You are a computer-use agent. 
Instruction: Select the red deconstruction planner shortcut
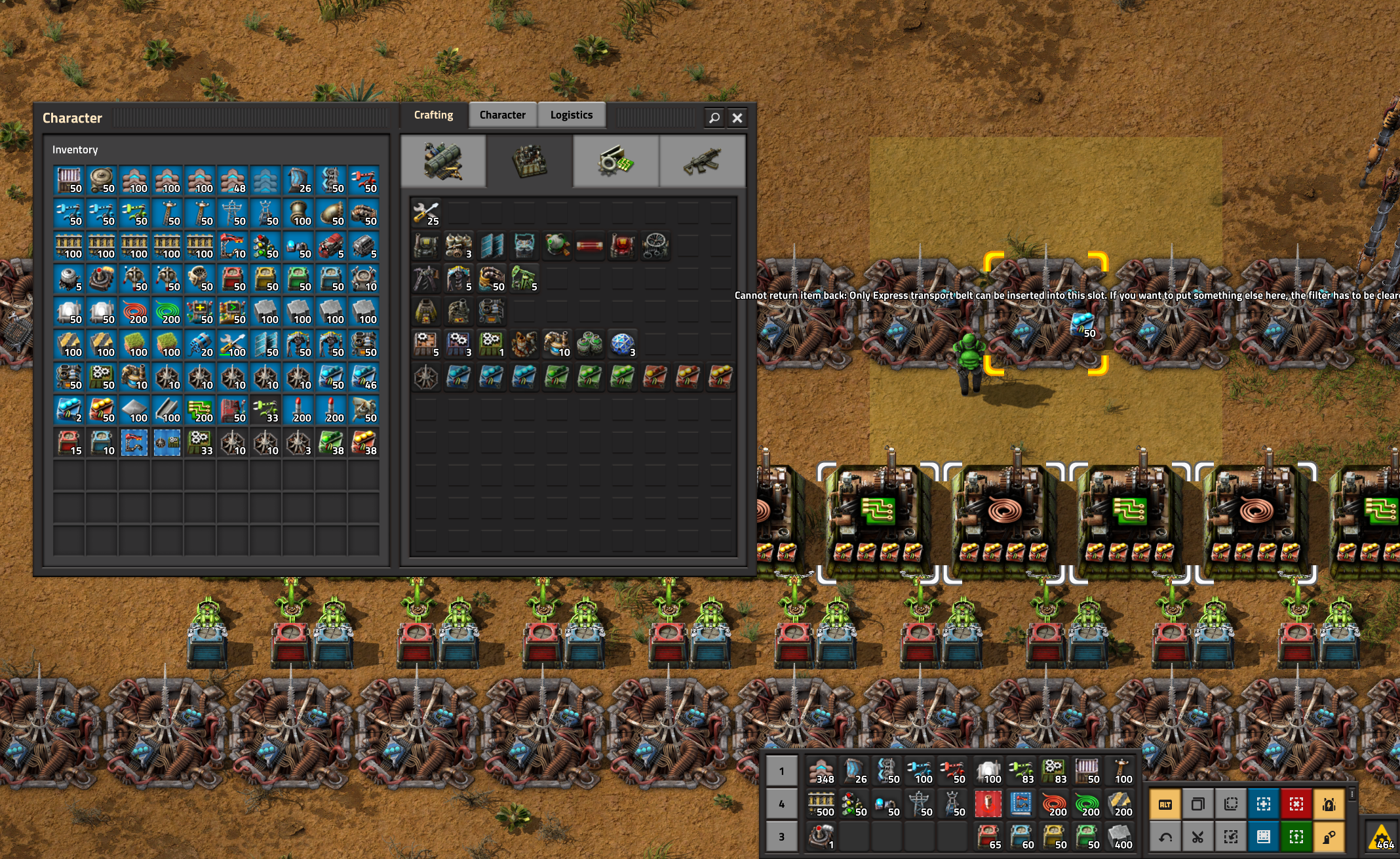(1296, 804)
